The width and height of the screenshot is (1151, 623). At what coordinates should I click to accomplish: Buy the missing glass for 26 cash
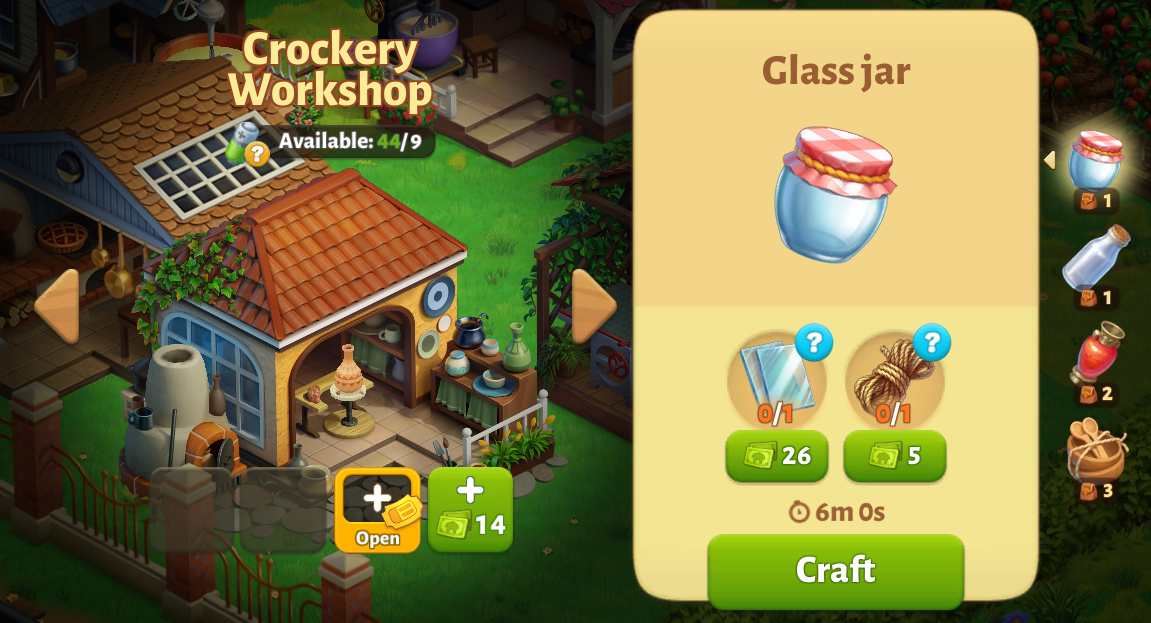(x=777, y=456)
